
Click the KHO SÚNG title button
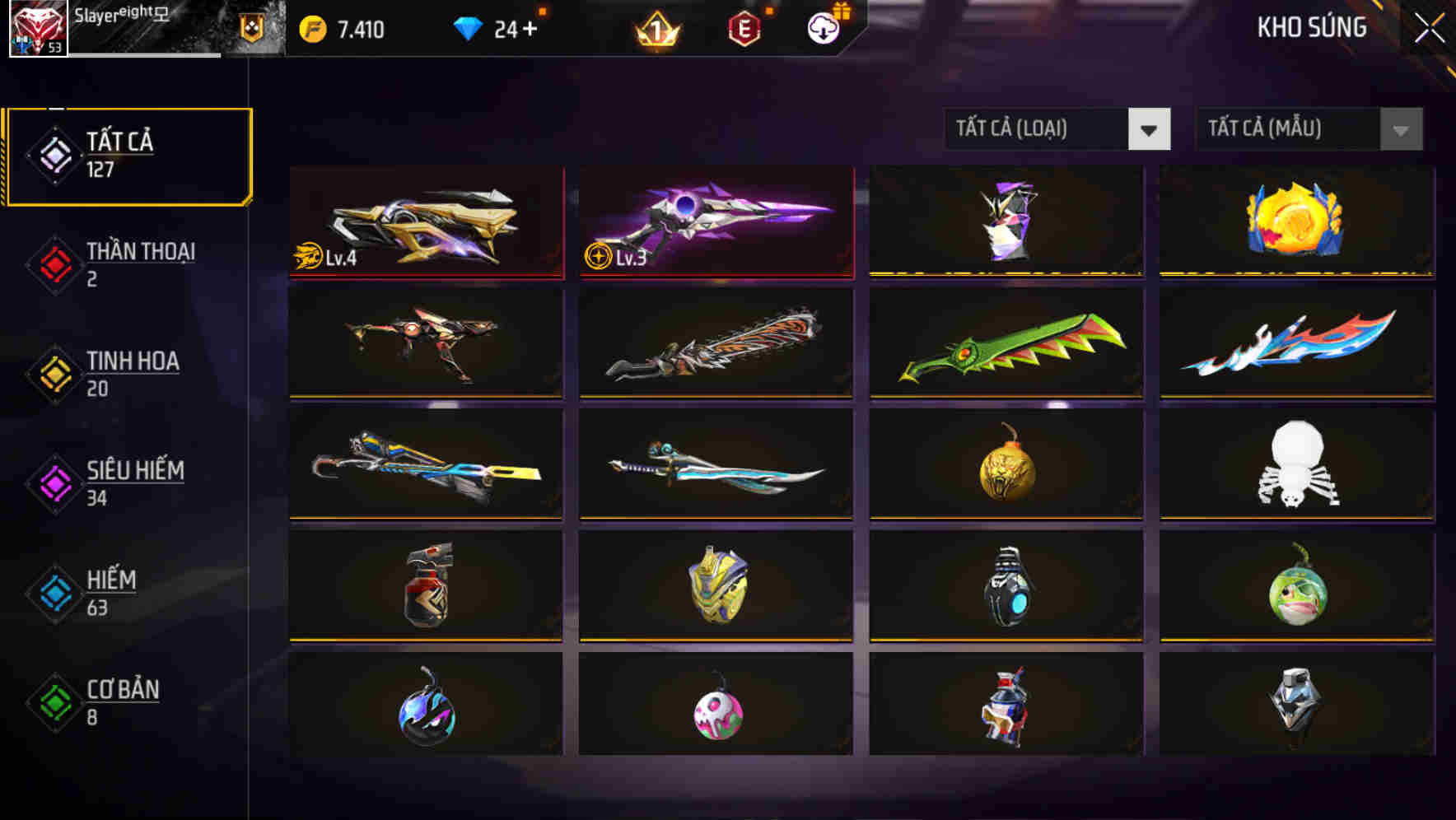coord(1313,27)
